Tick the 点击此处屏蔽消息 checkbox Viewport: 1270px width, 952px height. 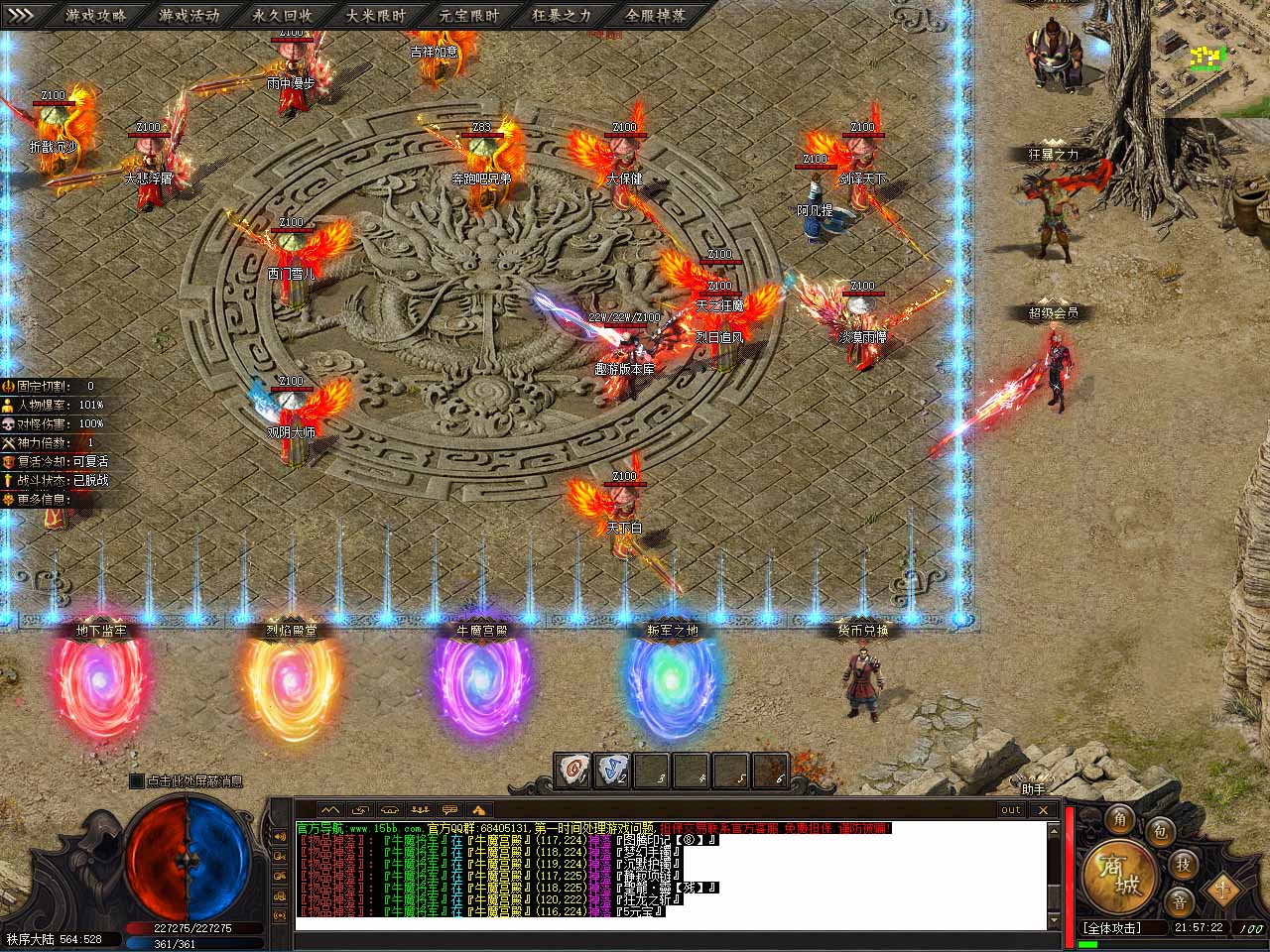tap(137, 781)
